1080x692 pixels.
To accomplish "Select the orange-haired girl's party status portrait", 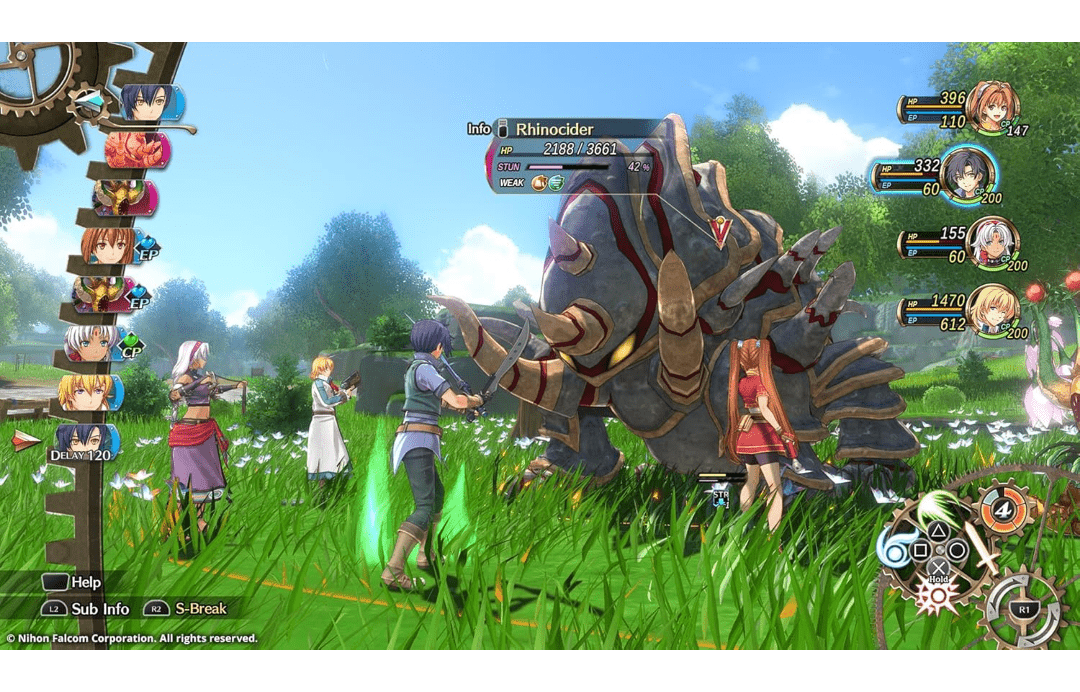I will coord(991,107).
